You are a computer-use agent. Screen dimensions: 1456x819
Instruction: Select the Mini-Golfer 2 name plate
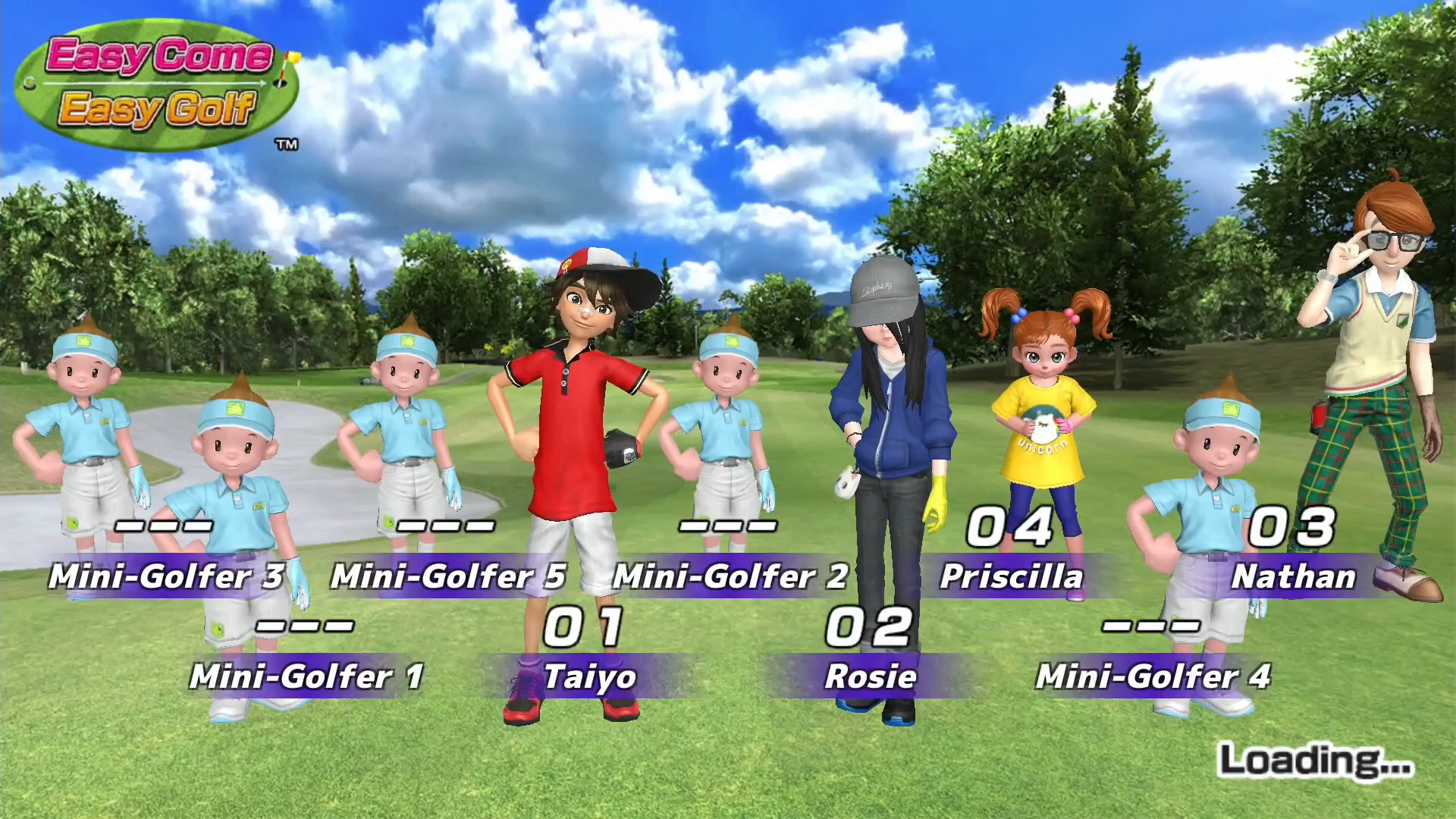pyautogui.click(x=730, y=576)
